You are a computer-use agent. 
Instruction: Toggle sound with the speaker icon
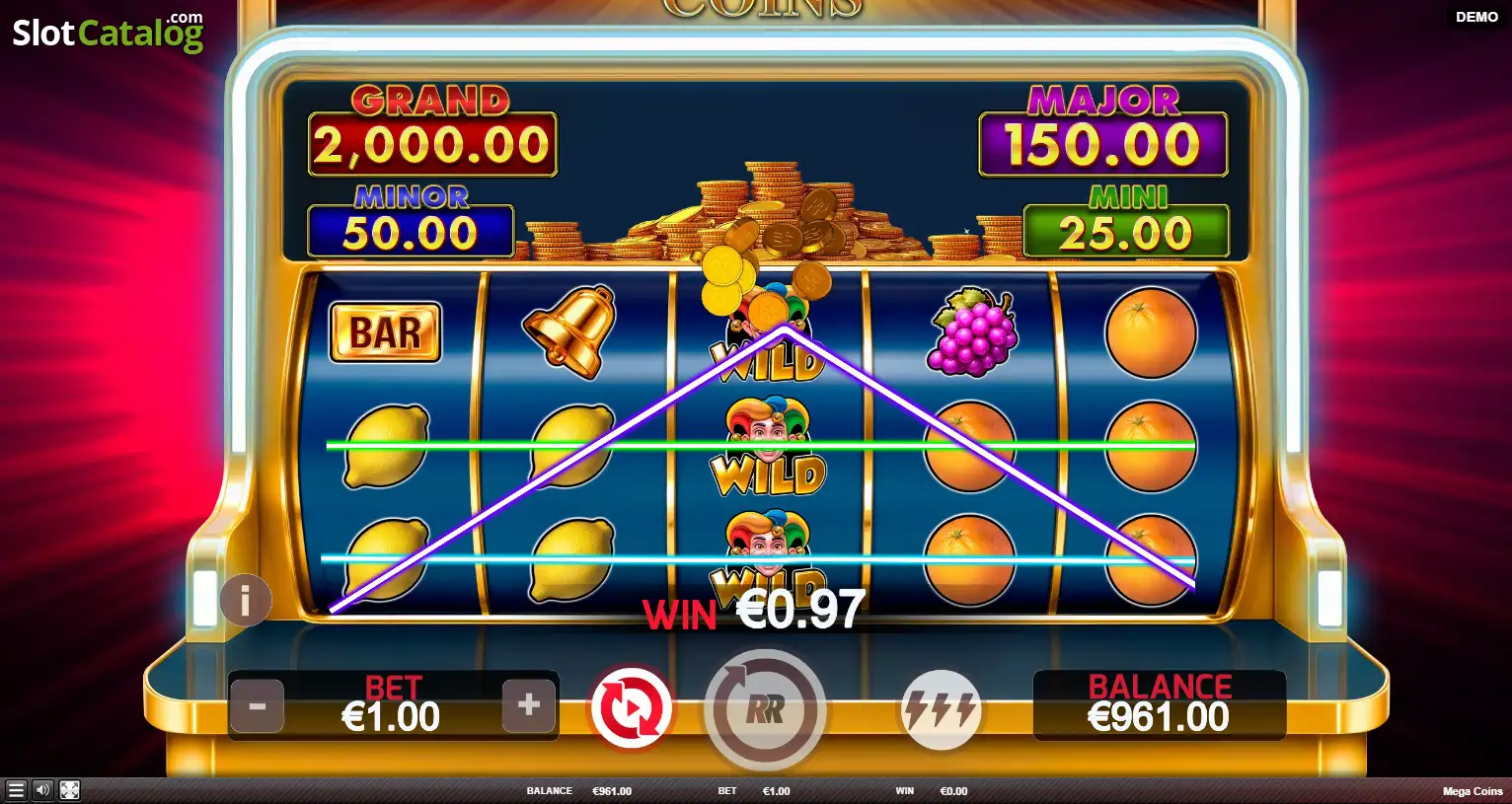tap(42, 790)
